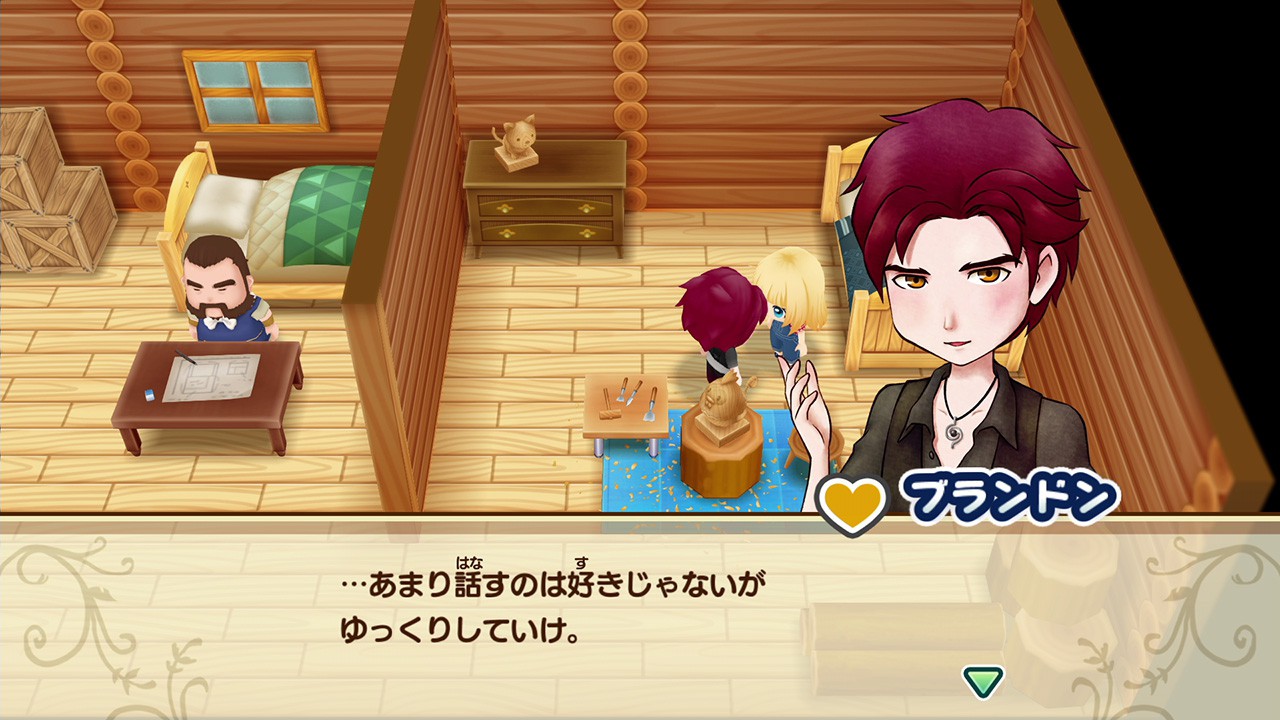Select the chisel on the tool table
The image size is (1280, 720).
point(621,390)
